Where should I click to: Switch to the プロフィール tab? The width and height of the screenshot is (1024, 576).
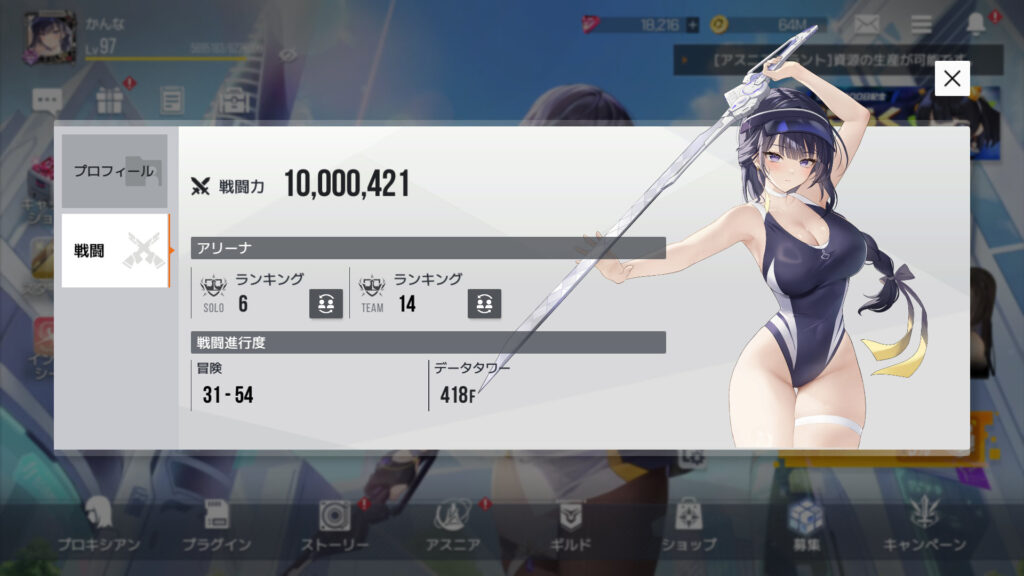tap(114, 171)
